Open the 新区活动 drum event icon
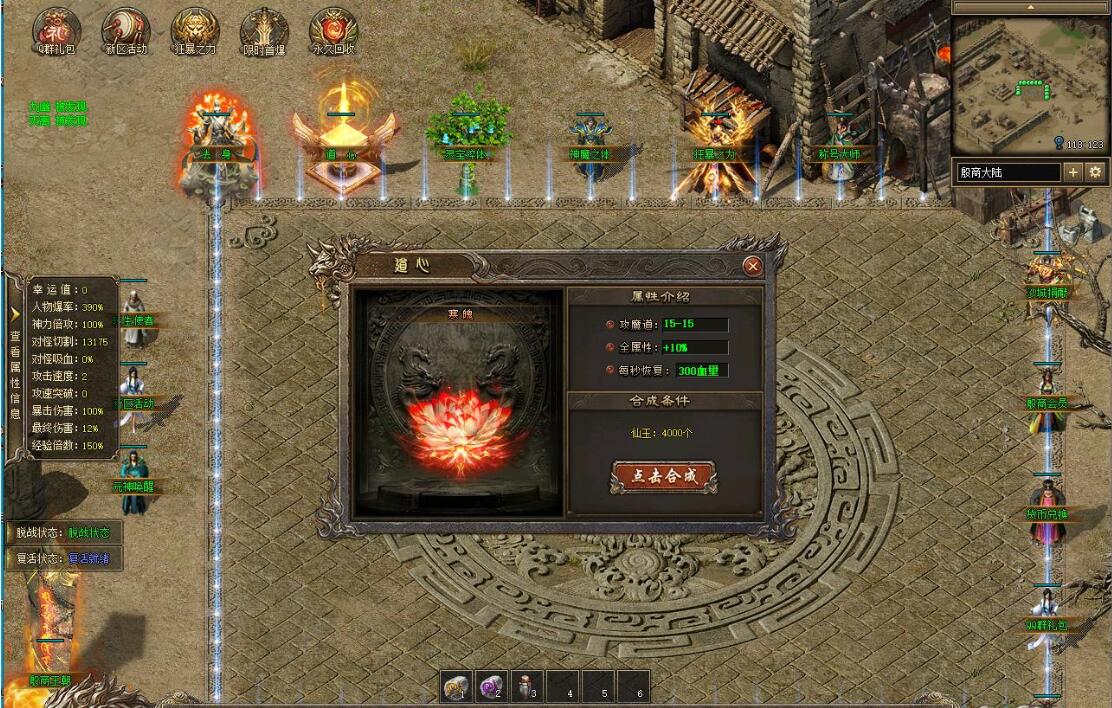The height and width of the screenshot is (708, 1112). coord(126,30)
